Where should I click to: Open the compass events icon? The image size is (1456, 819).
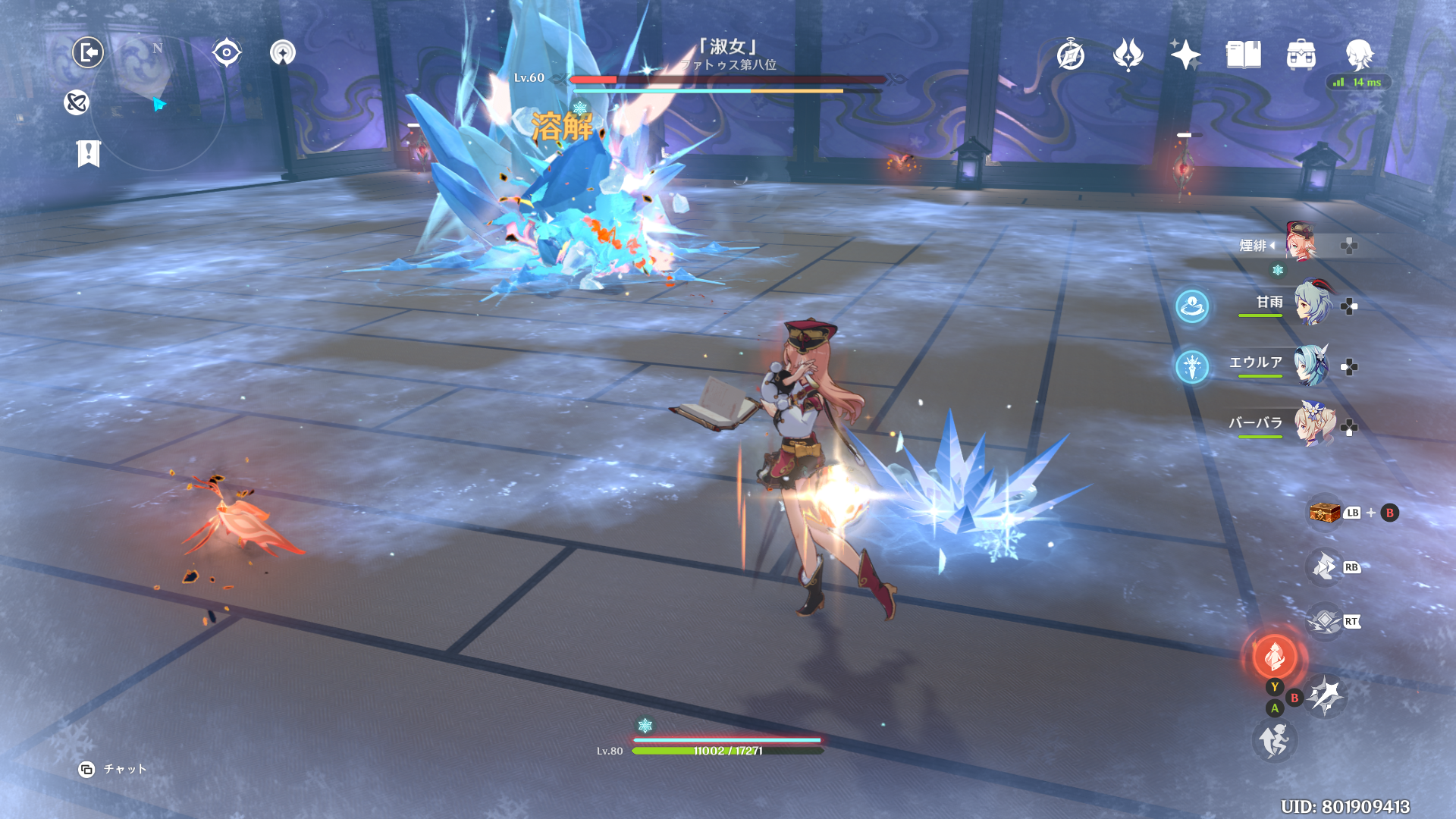tap(1071, 55)
